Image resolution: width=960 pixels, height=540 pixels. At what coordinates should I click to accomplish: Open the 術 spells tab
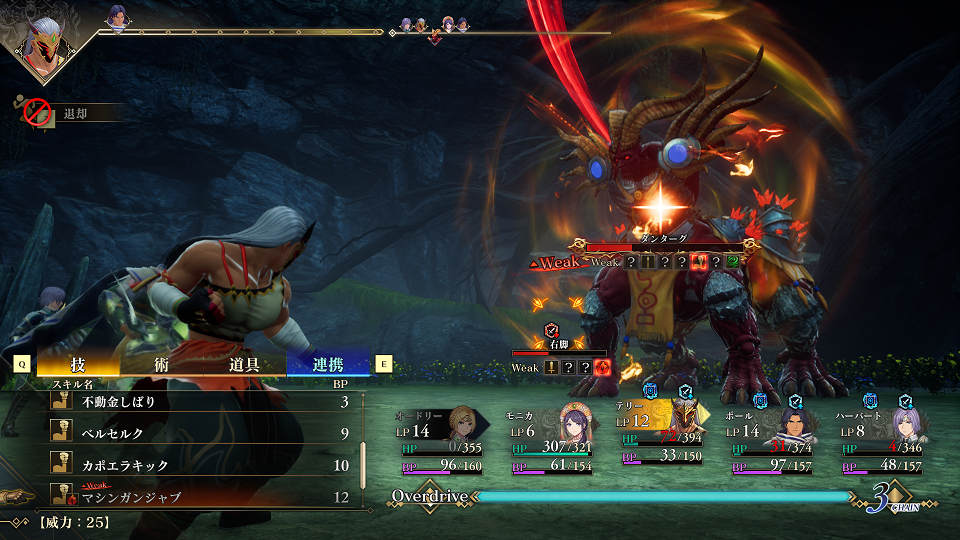161,365
